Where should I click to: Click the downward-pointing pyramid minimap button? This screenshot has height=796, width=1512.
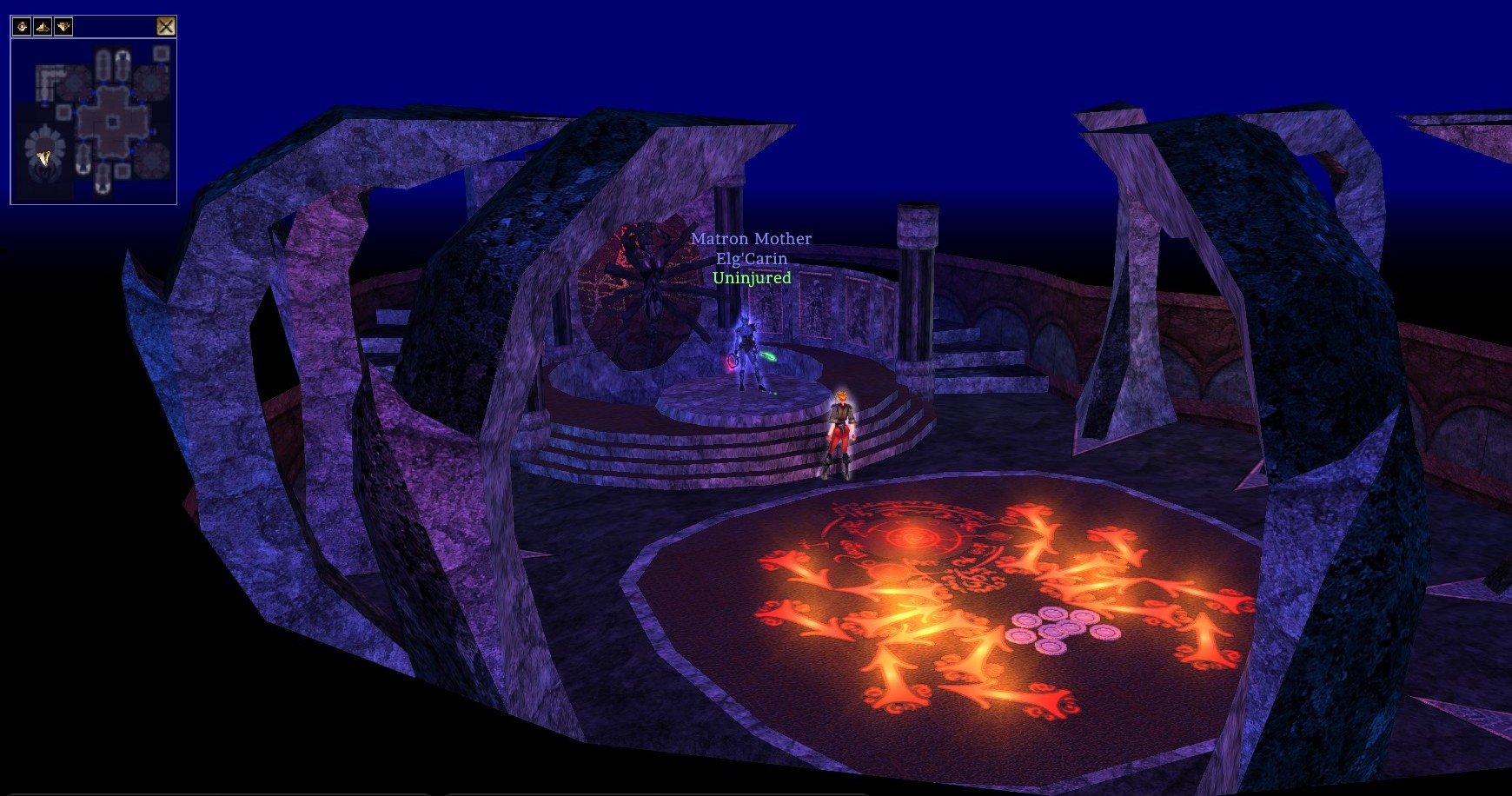click(x=63, y=27)
